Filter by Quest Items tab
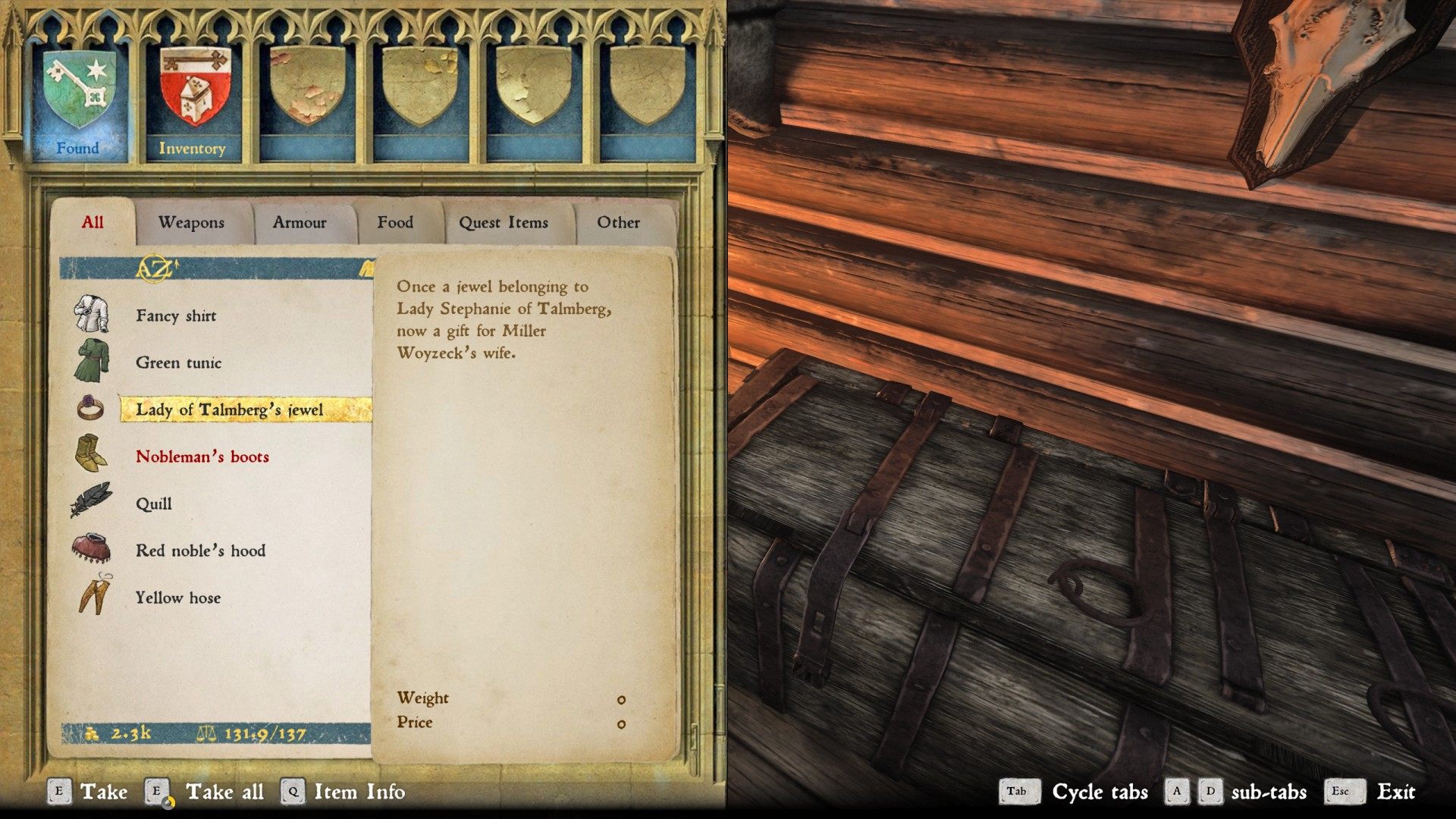 503,222
